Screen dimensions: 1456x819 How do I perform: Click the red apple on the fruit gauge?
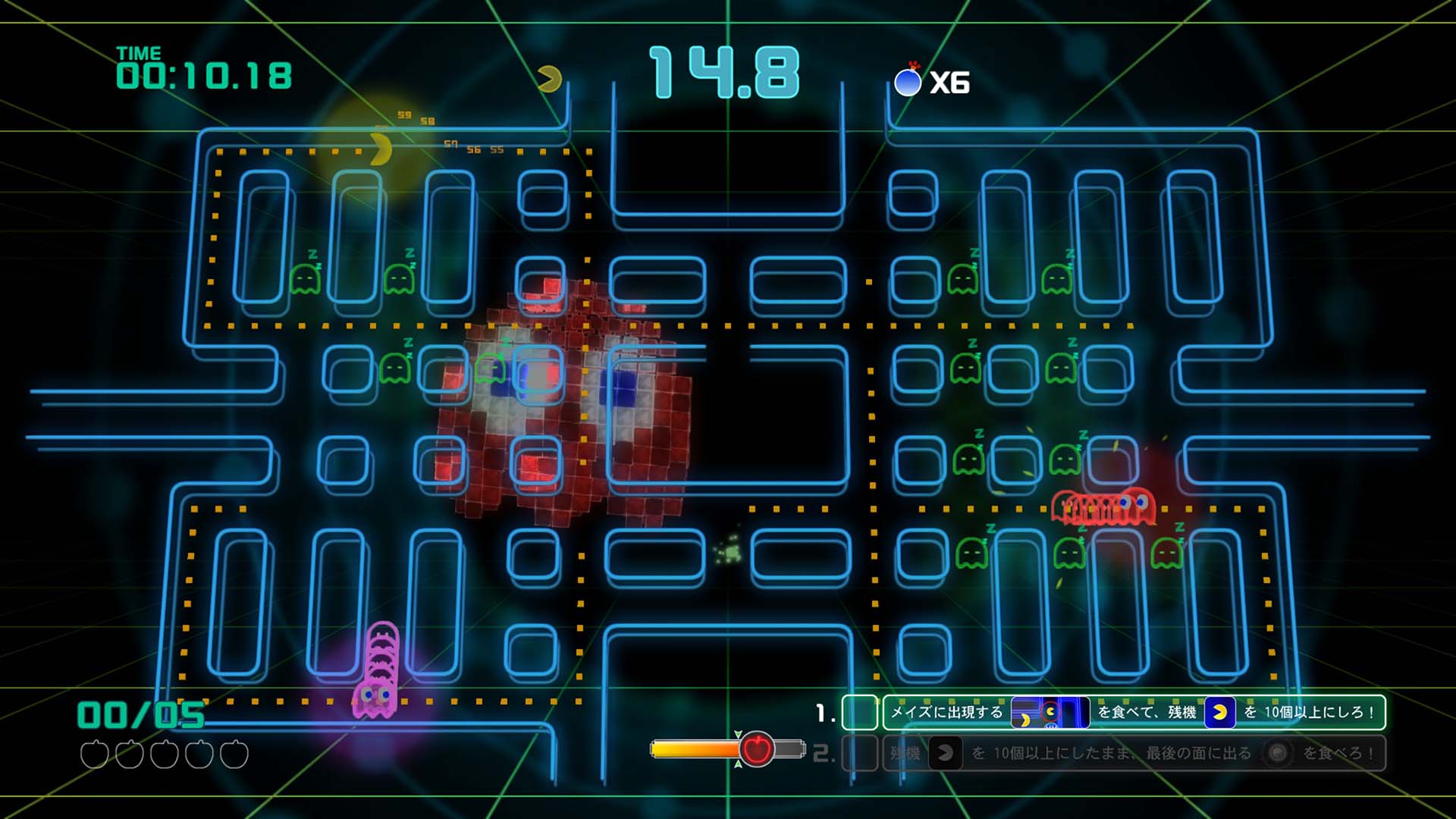pos(756,749)
